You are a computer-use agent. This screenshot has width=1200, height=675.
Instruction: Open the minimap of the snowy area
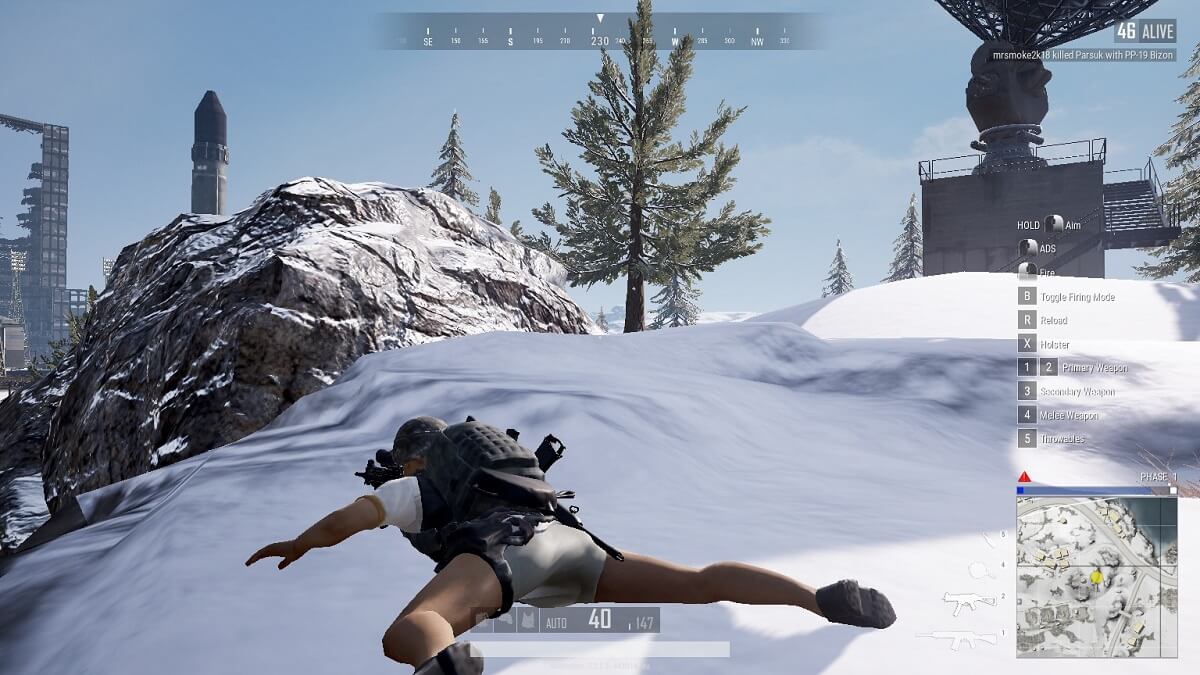tap(1096, 577)
